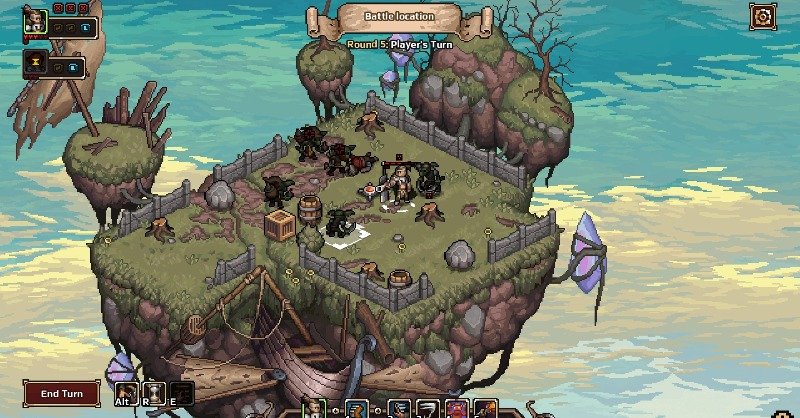The width and height of the screenshot is (800, 418).
Task: Activate the Alt ability icon
Action: (126, 393)
